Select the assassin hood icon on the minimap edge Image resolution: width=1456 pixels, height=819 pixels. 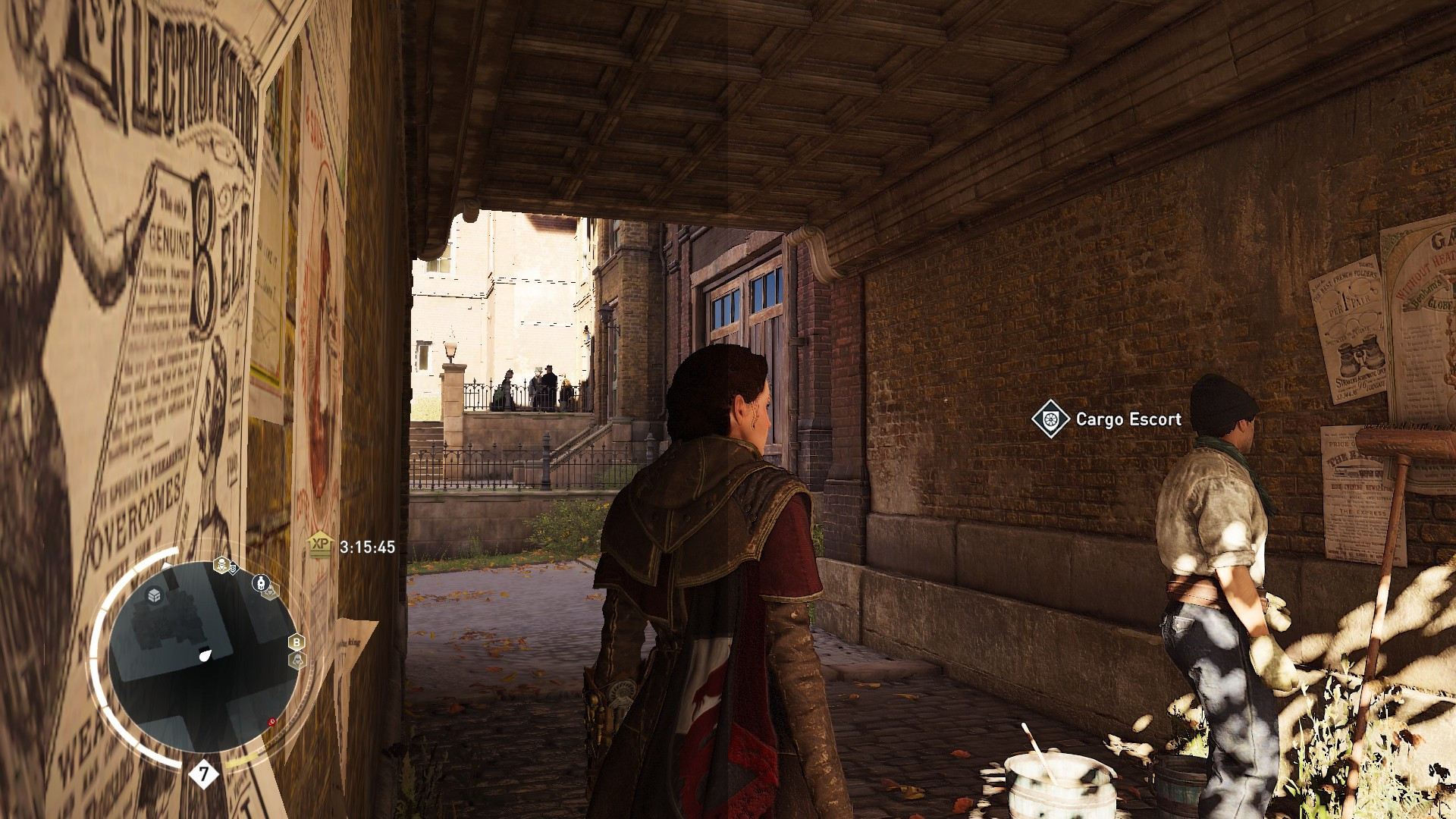pos(298,660)
